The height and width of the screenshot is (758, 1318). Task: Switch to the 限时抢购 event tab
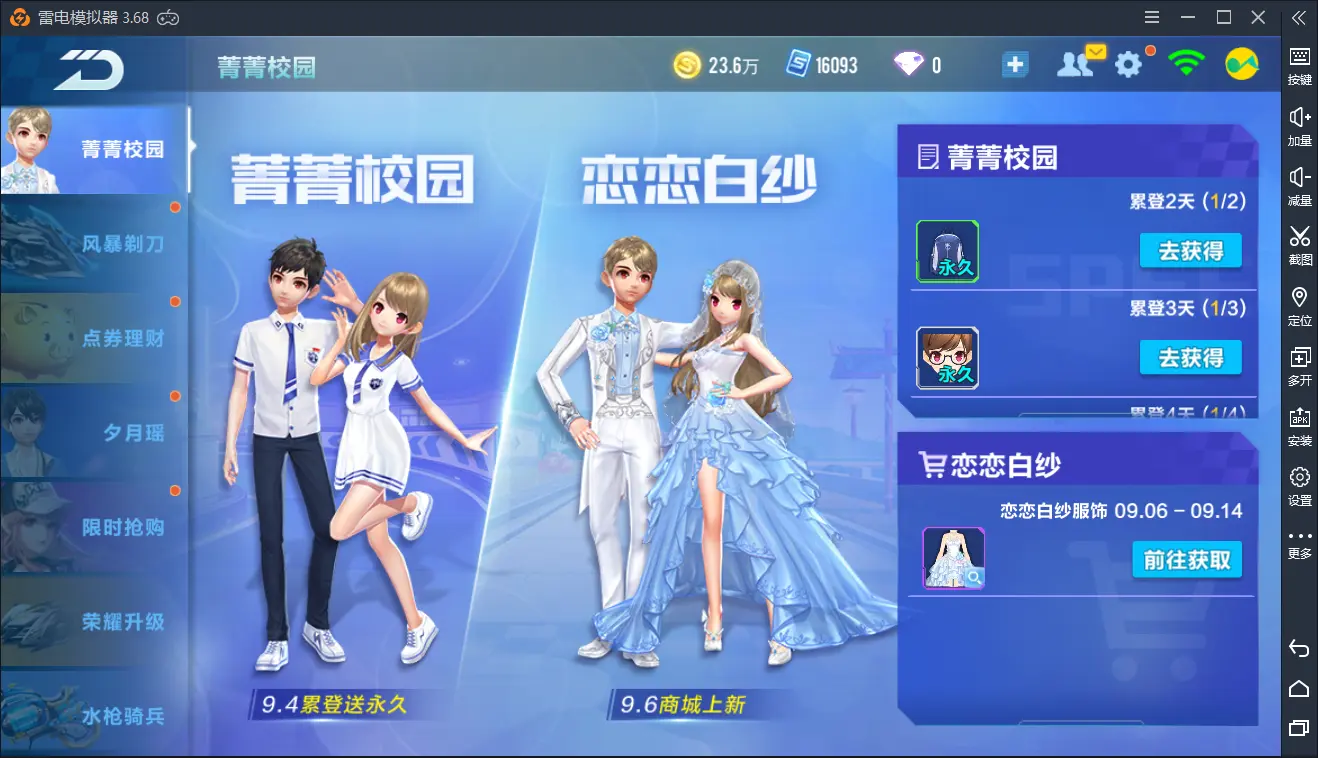click(x=94, y=527)
